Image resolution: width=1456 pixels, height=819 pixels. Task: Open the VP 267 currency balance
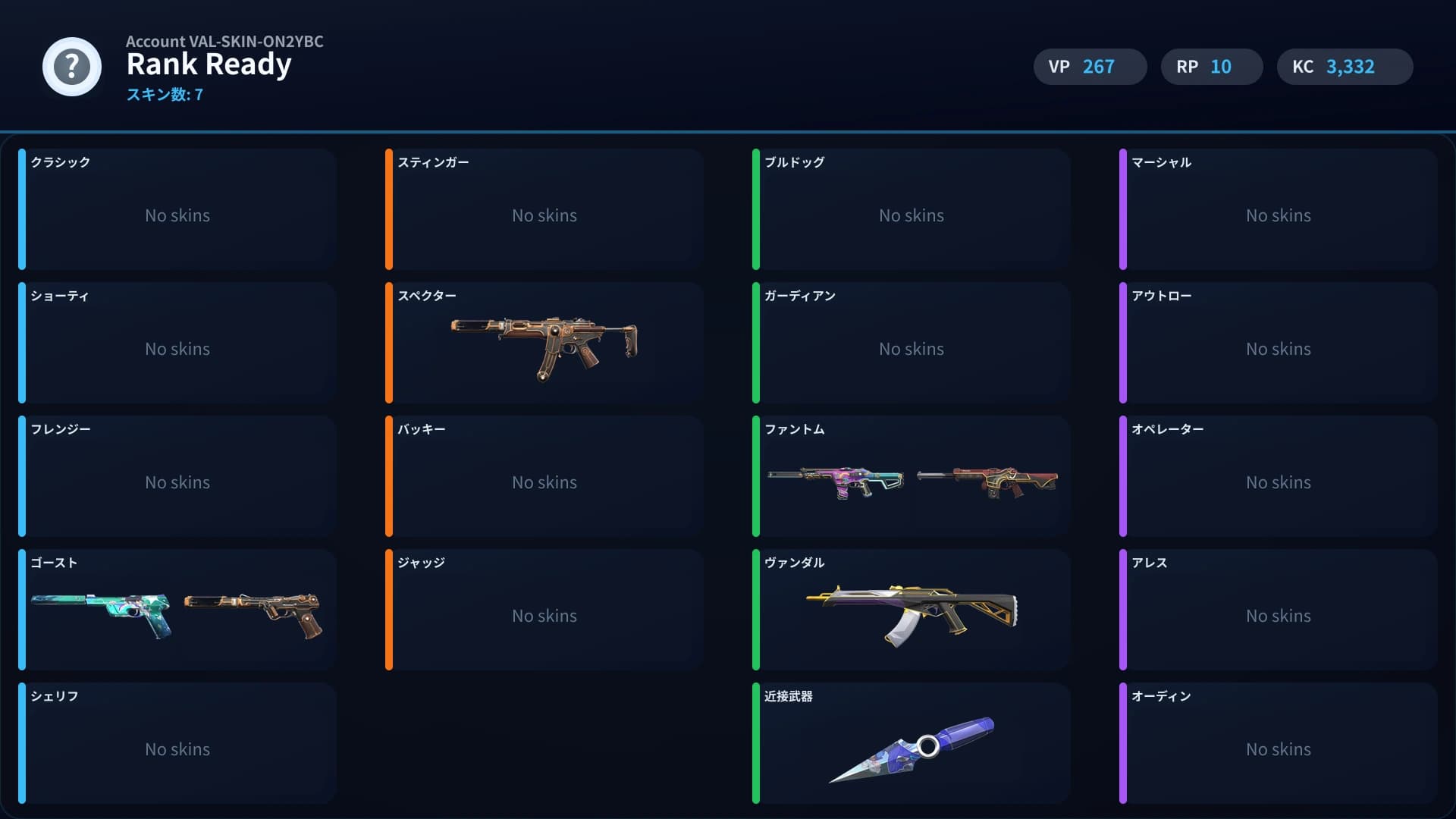pos(1090,67)
